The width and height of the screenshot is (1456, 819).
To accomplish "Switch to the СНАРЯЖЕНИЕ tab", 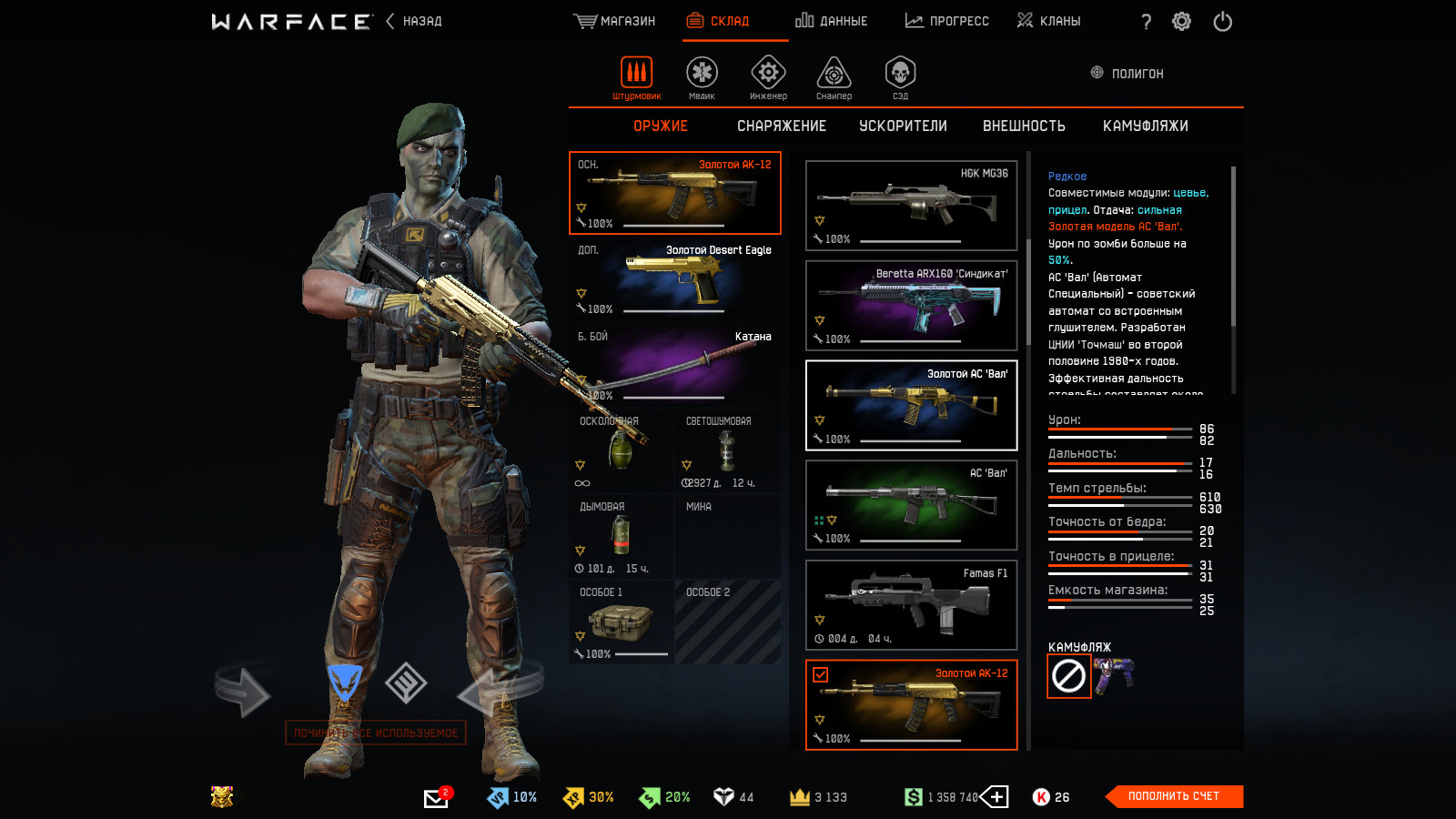I will tap(781, 126).
